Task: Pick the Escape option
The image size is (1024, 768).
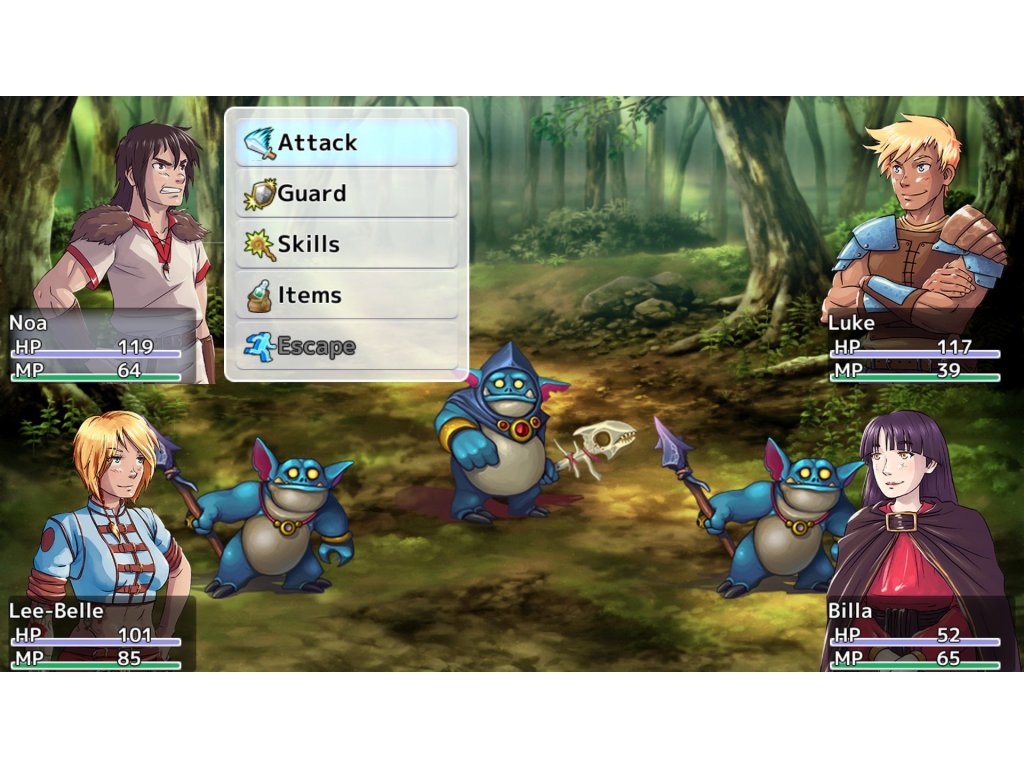Action: 346,347
